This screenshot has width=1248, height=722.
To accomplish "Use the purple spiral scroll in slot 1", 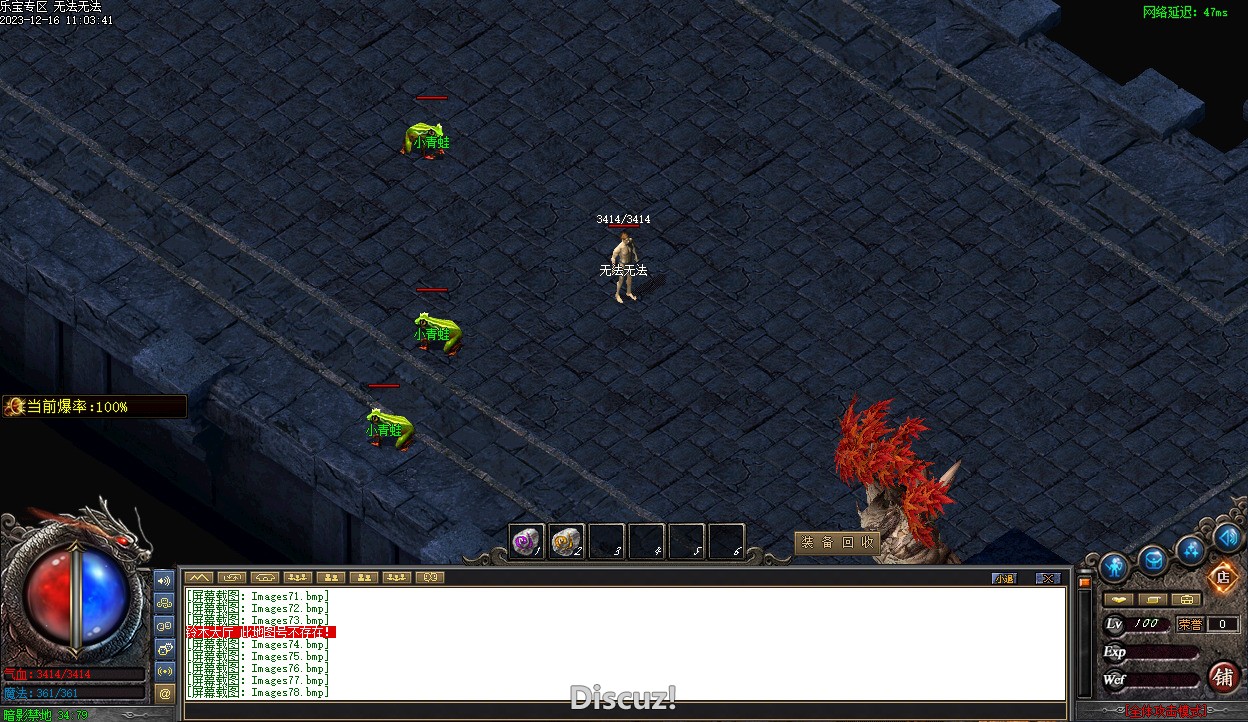I will tap(526, 542).
